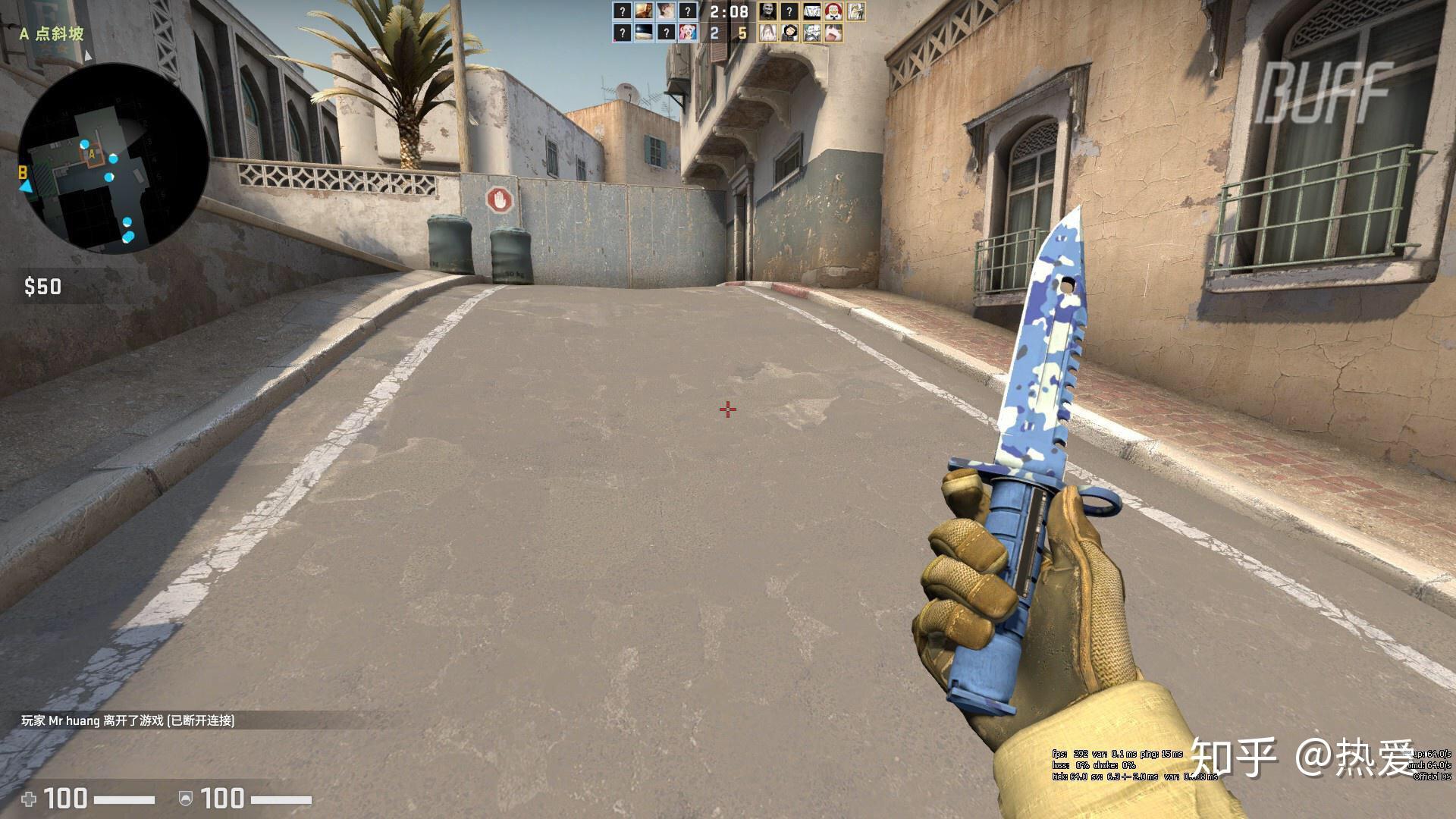Click the bomb site A marker on the minimap
This screenshot has height=819, width=1456.
coord(91,154)
